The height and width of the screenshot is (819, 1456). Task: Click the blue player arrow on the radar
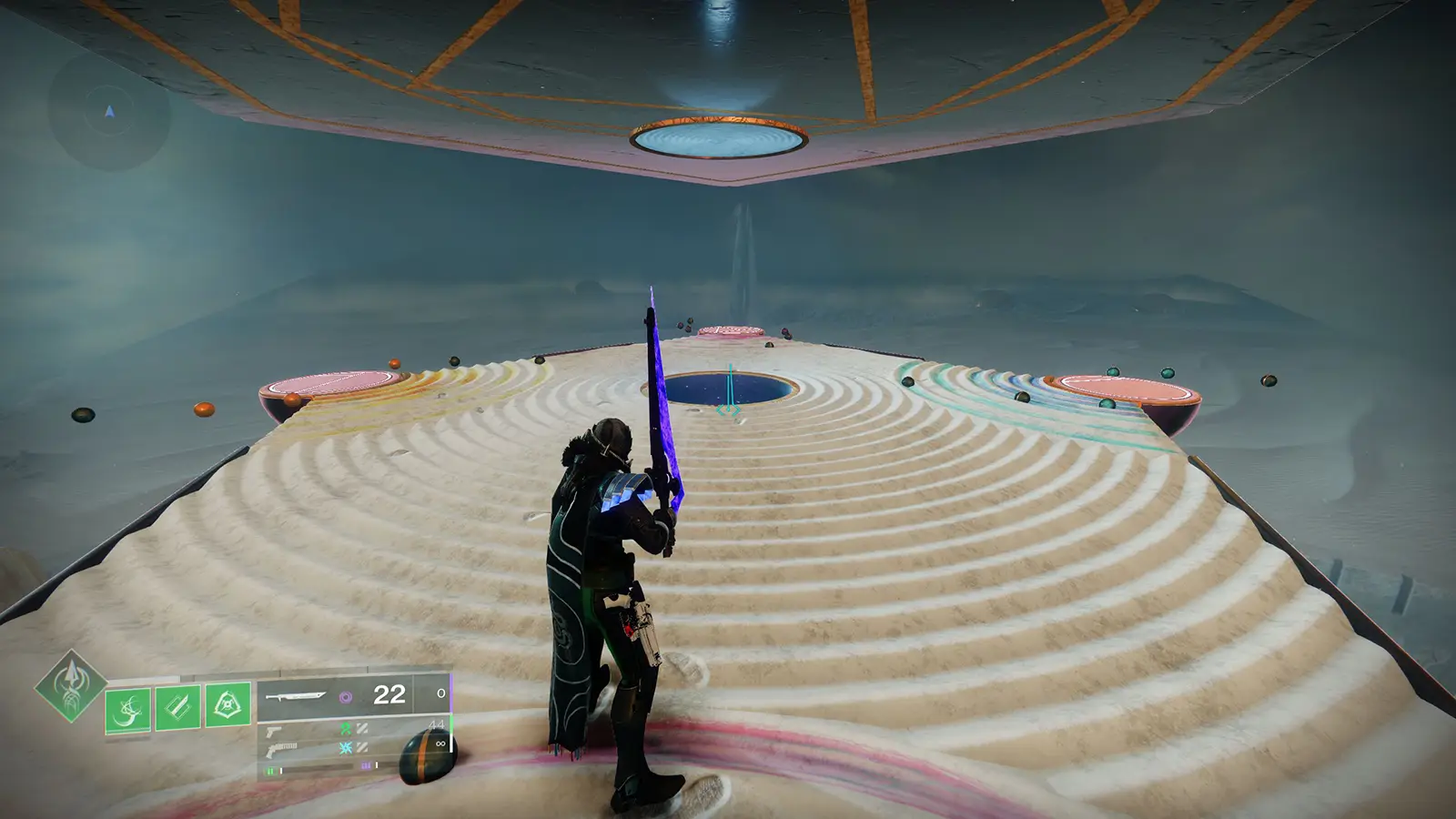107,112
